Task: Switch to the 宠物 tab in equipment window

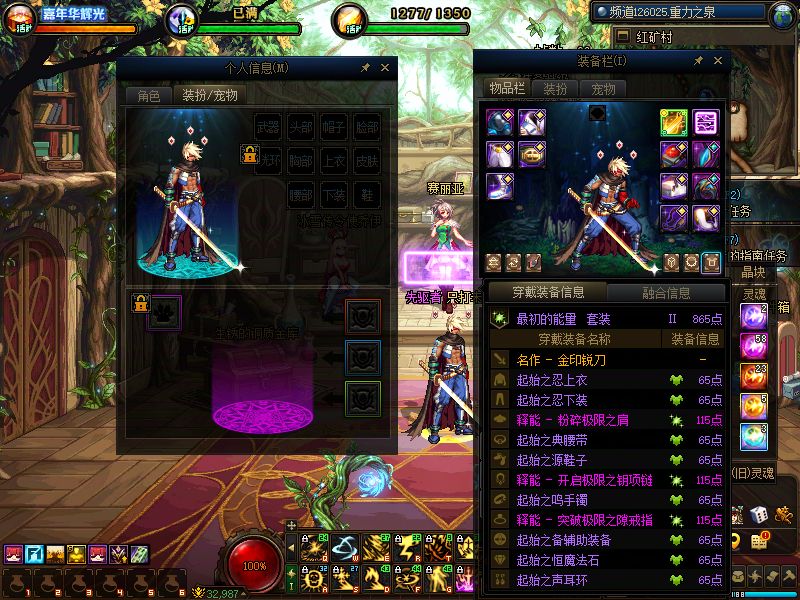Action: pos(604,89)
